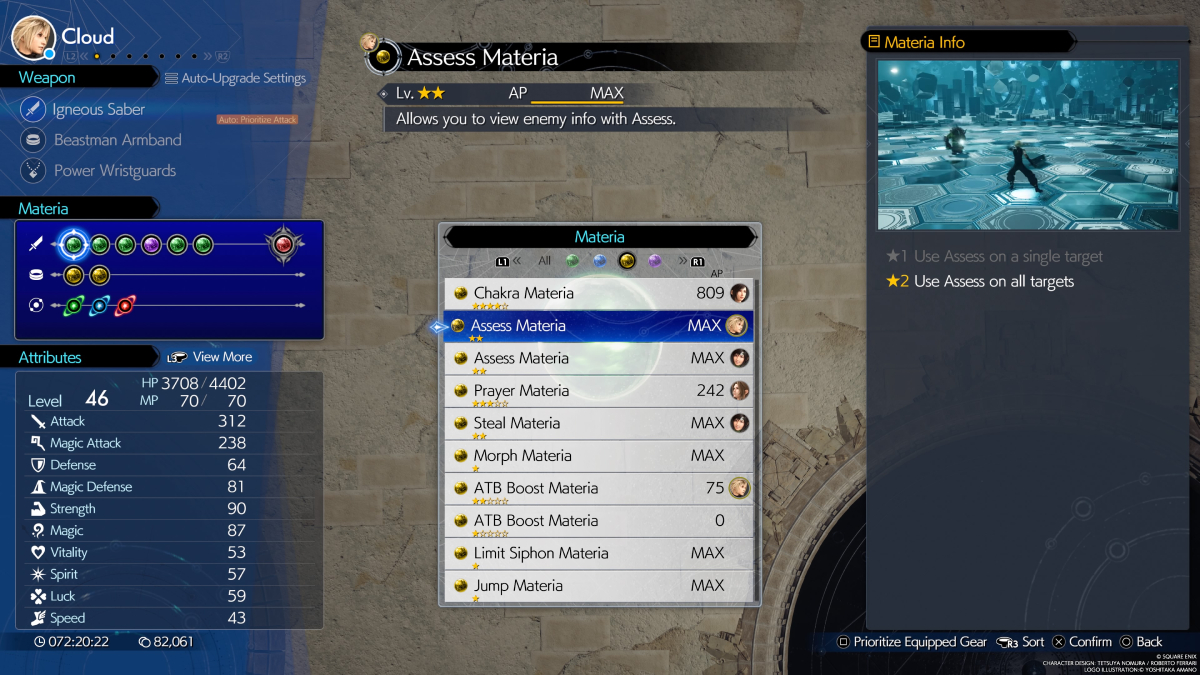Open Auto-Upgrade Settings

pos(236,78)
